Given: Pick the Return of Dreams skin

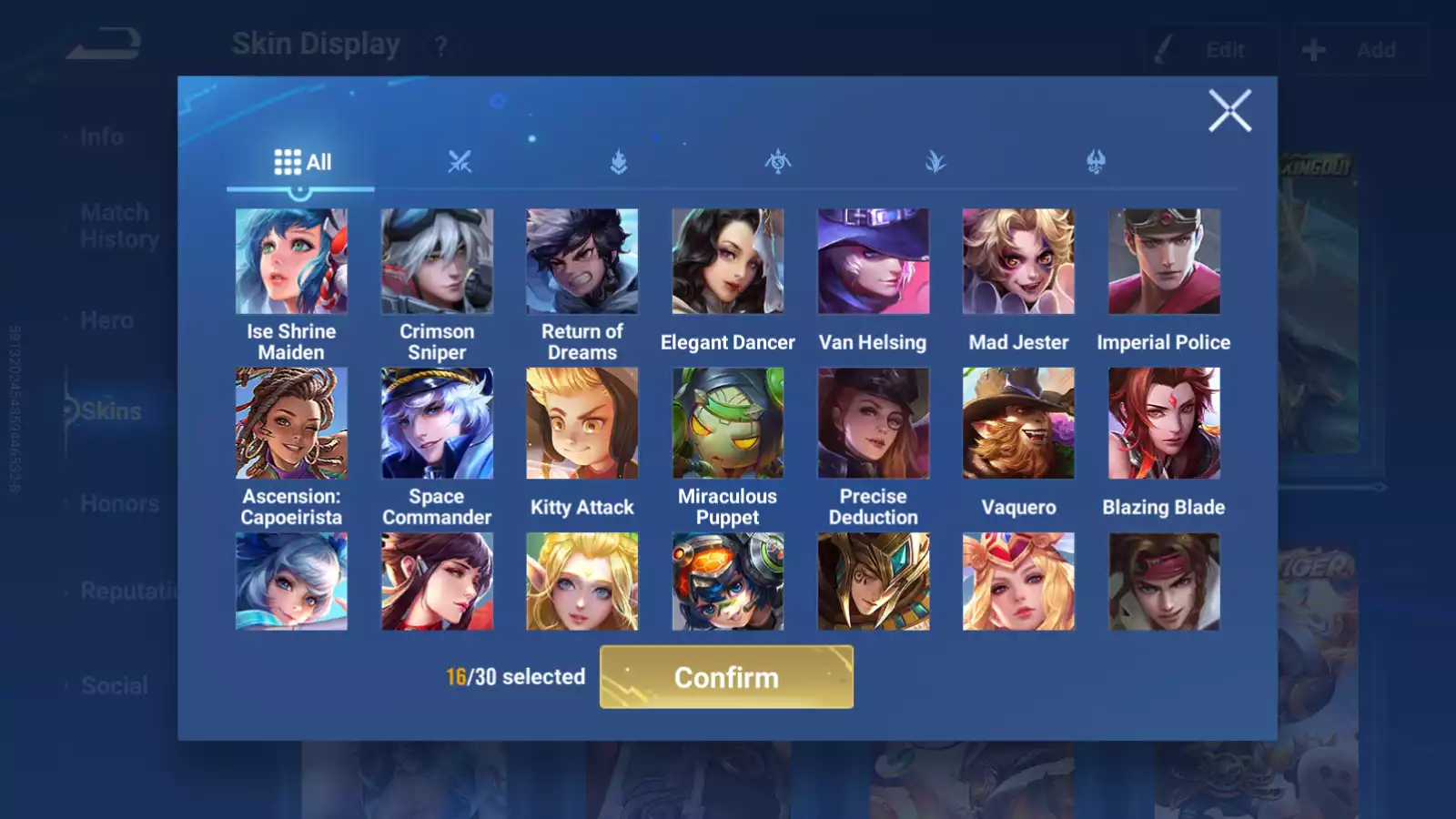Looking at the screenshot, I should coord(582,262).
